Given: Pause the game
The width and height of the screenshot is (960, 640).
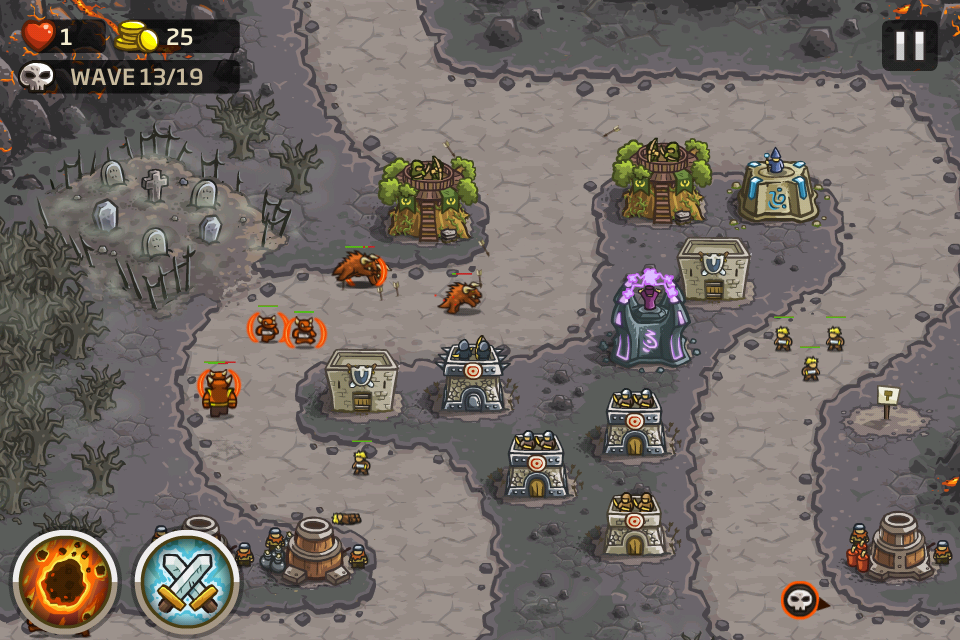Looking at the screenshot, I should [909, 45].
